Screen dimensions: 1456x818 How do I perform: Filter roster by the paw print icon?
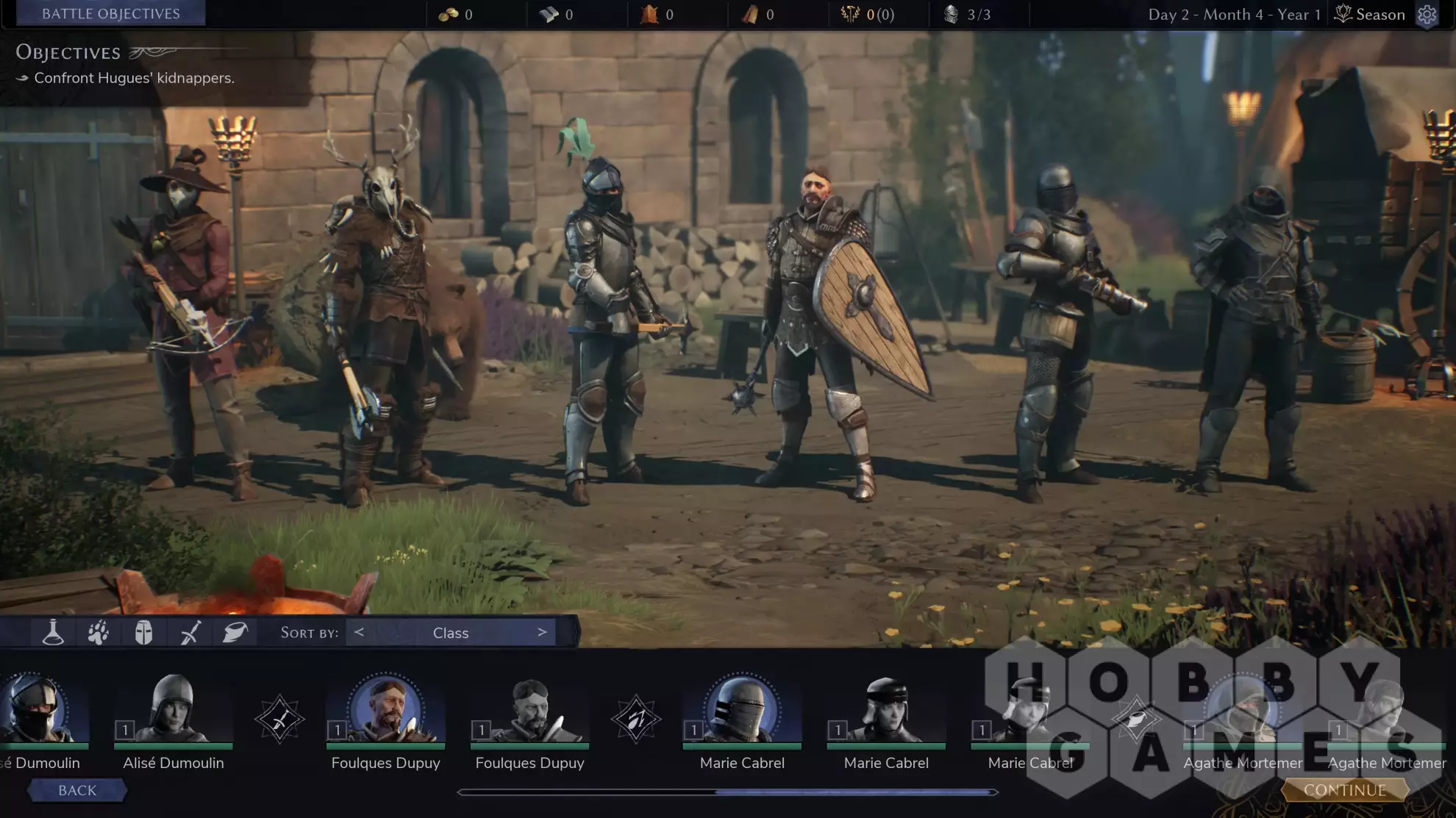[x=99, y=632]
